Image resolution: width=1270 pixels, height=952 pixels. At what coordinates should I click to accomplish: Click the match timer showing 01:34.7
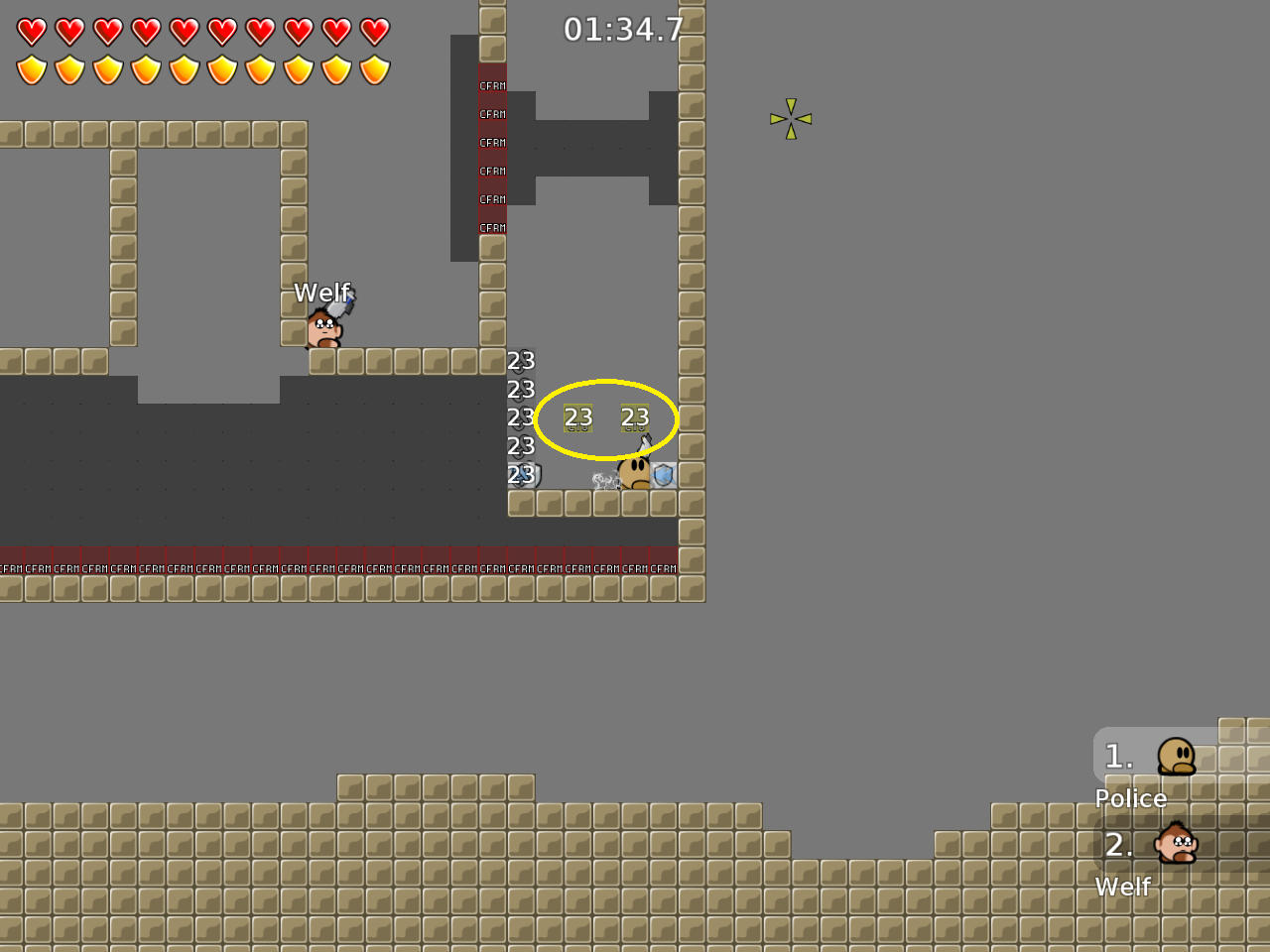pos(624,31)
